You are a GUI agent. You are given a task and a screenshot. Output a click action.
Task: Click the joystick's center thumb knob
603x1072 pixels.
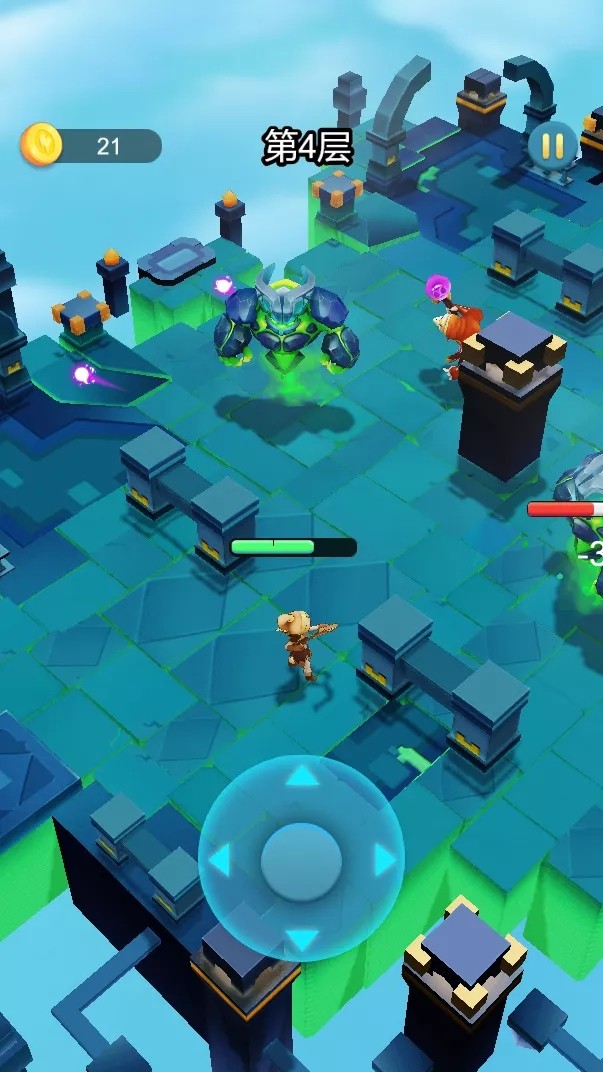click(301, 859)
